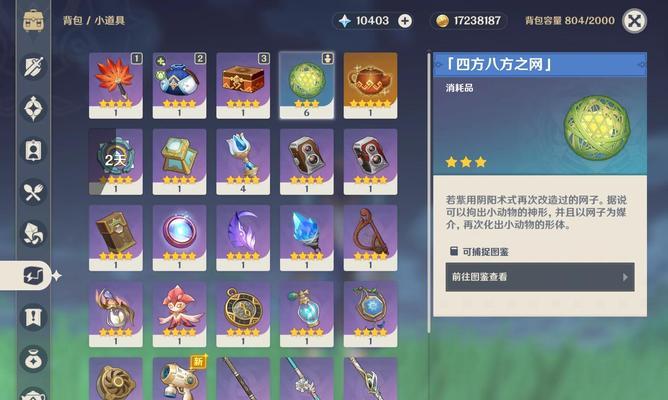This screenshot has height=400, width=668.
Task: Pick the blue crystal torch gadget
Action: click(x=307, y=233)
